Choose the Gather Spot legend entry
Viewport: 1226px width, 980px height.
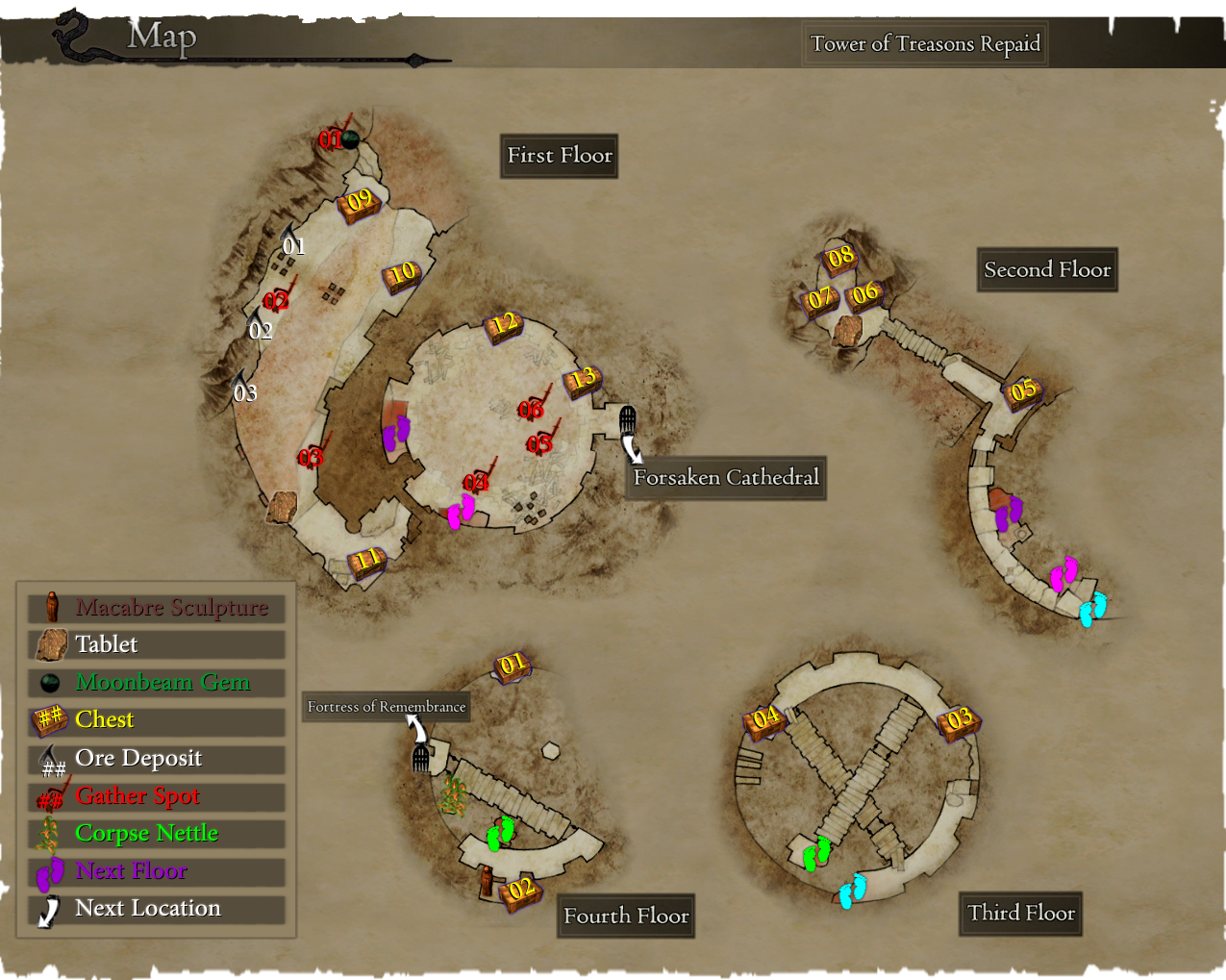pos(157,796)
